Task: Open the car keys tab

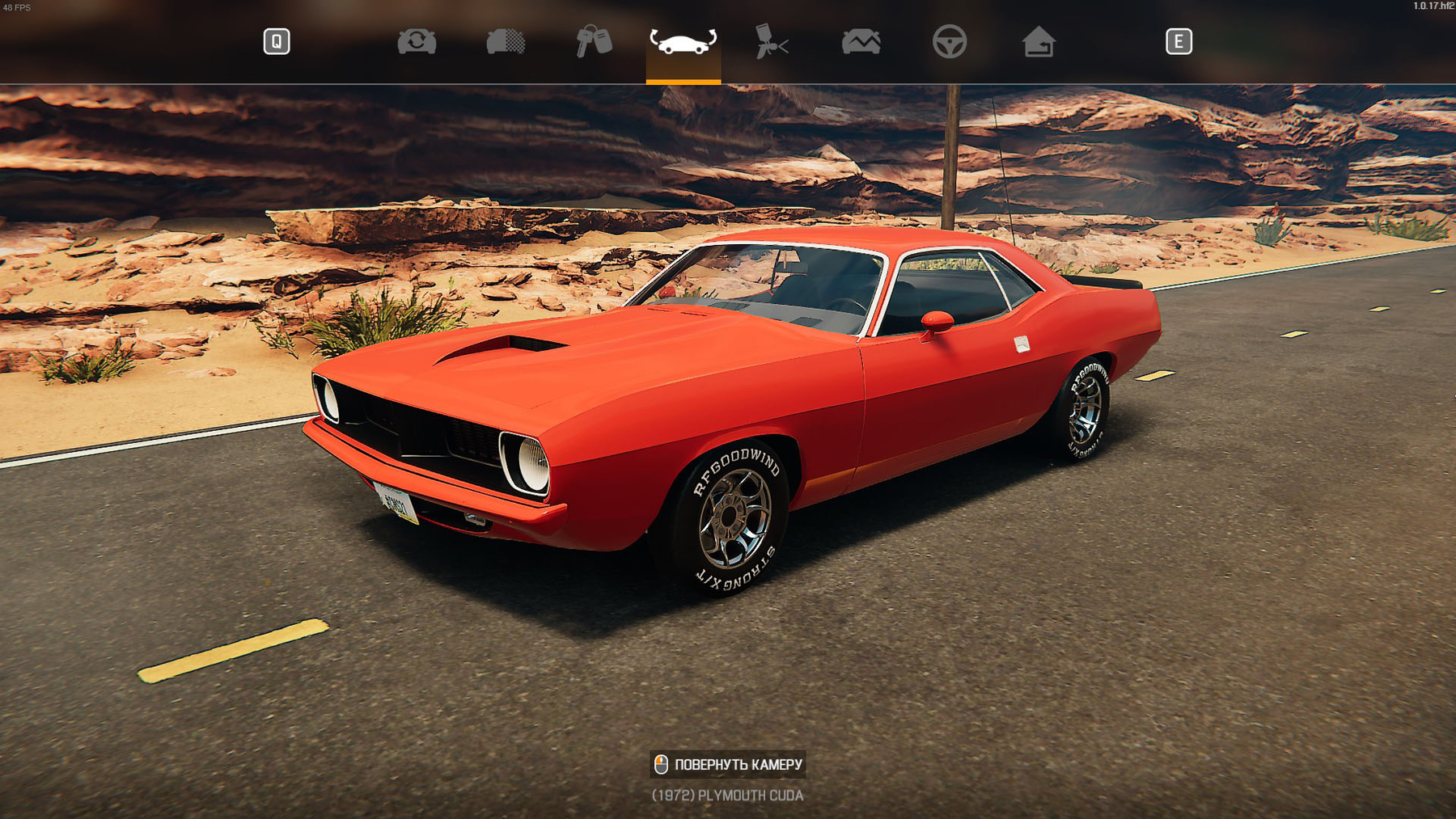Action: pyautogui.click(x=594, y=41)
